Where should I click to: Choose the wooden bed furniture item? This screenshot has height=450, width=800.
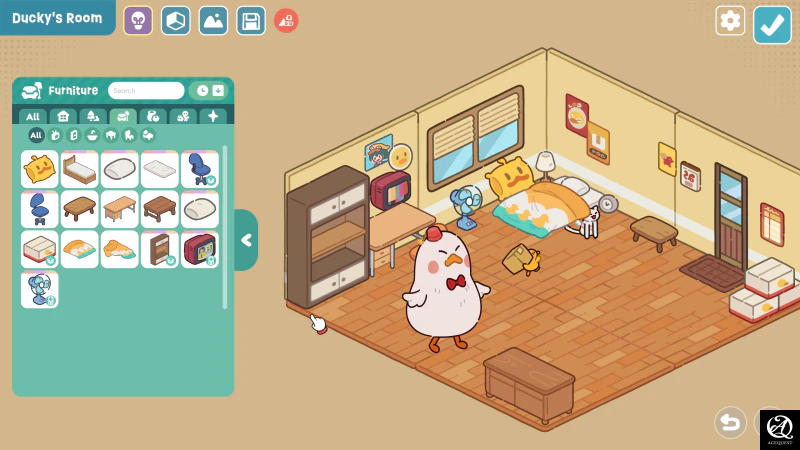(80, 169)
